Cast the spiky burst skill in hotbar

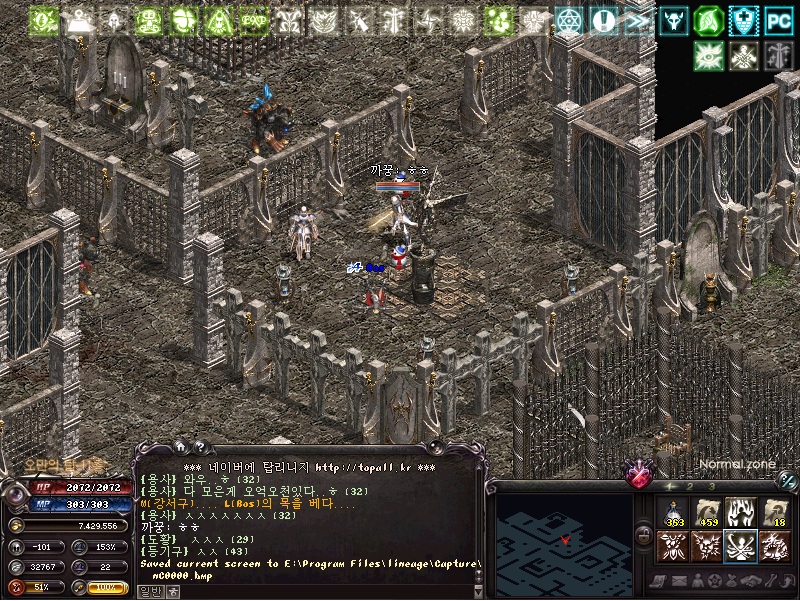(707, 546)
